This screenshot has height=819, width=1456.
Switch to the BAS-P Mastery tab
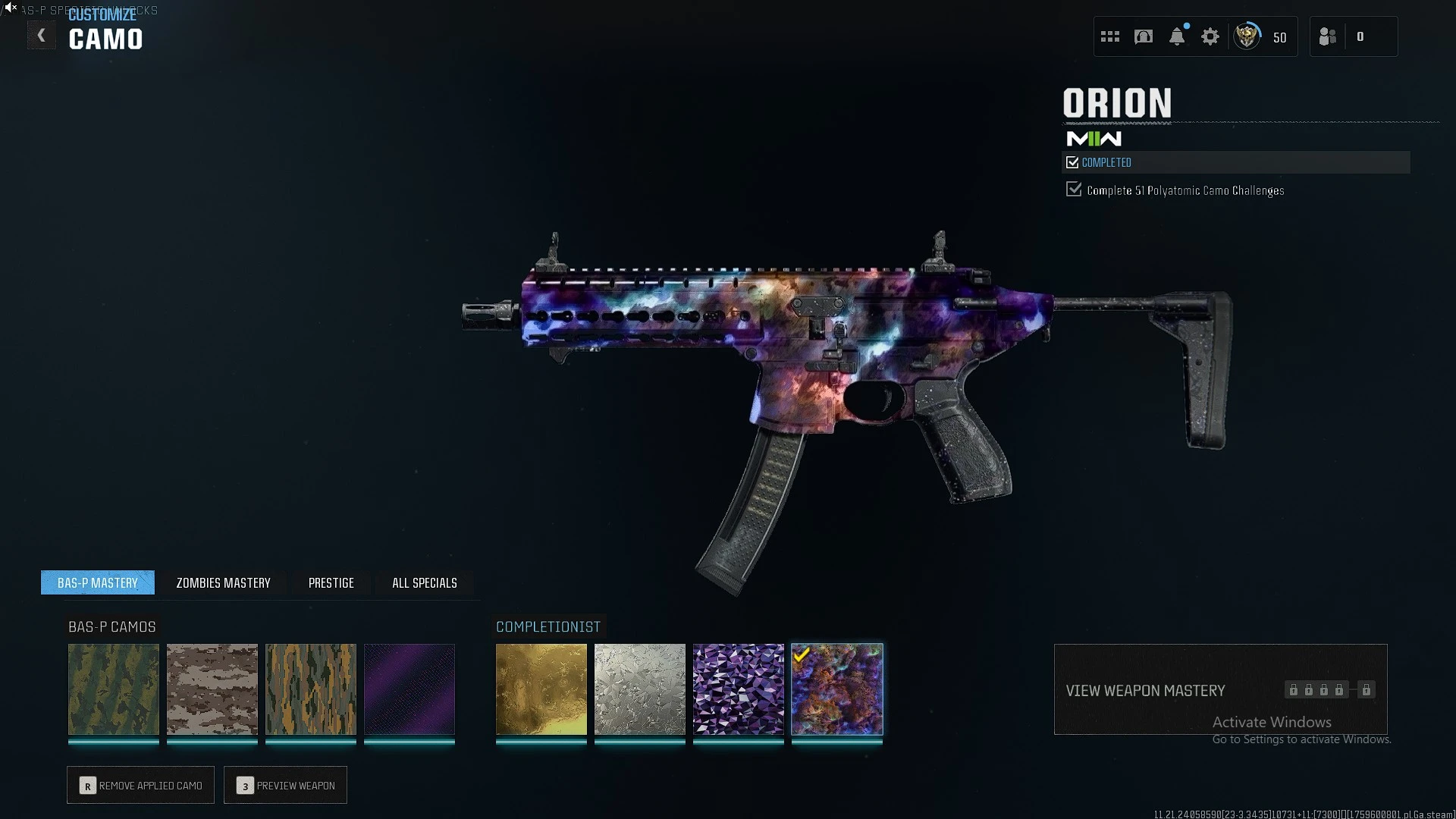[x=98, y=582]
